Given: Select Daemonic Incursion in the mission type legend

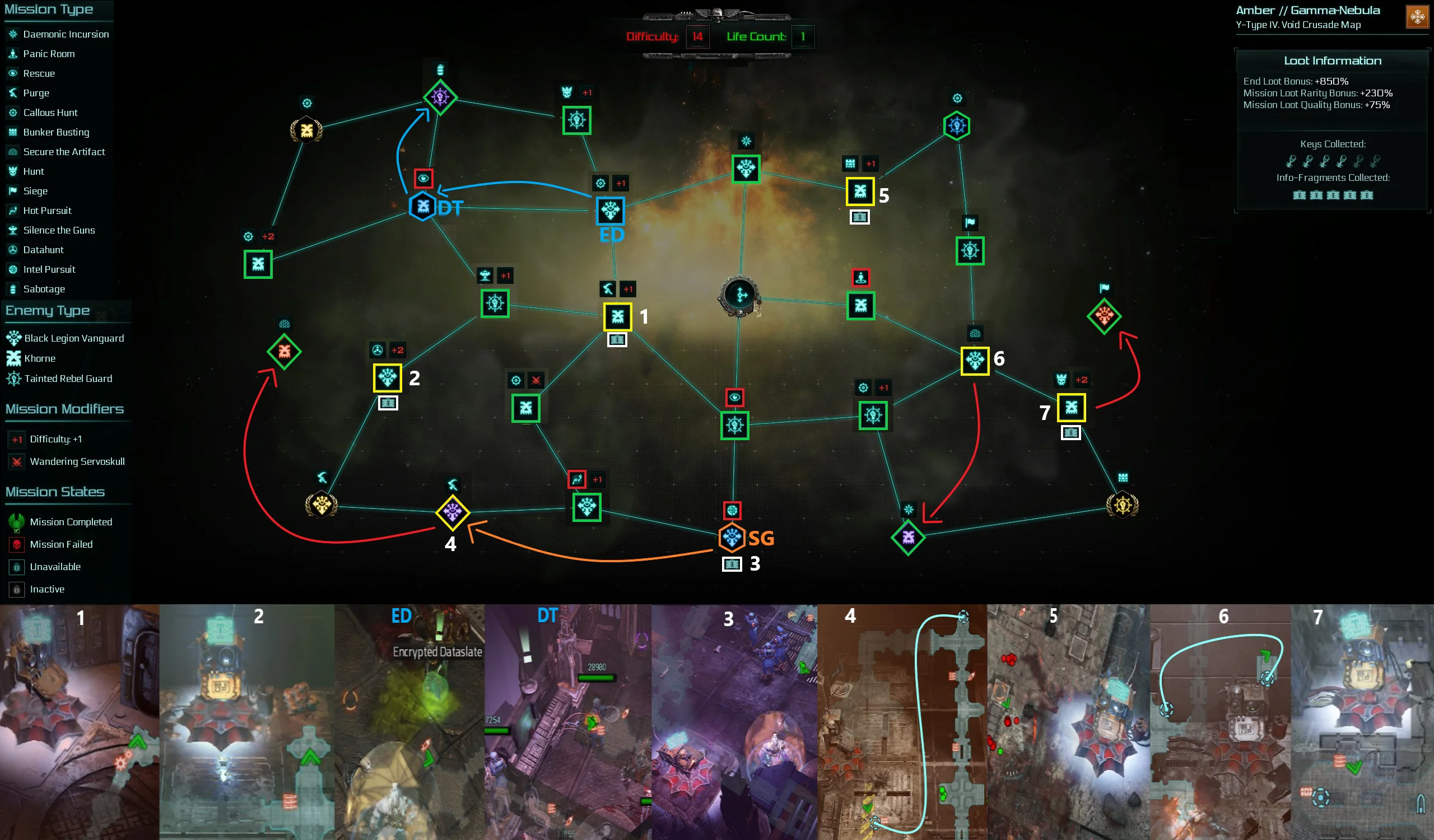Looking at the screenshot, I should (66, 34).
